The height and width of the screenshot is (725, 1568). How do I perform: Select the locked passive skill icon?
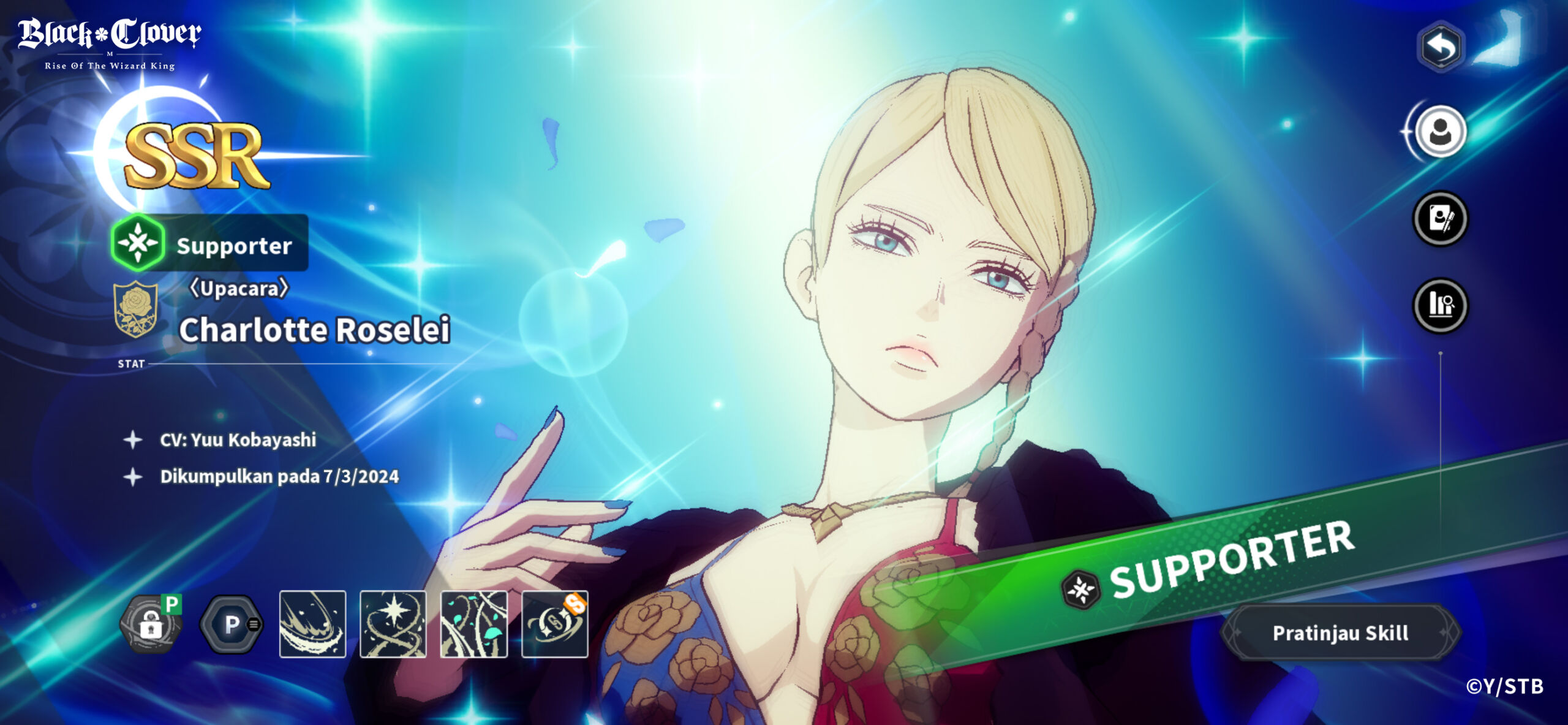click(x=151, y=624)
